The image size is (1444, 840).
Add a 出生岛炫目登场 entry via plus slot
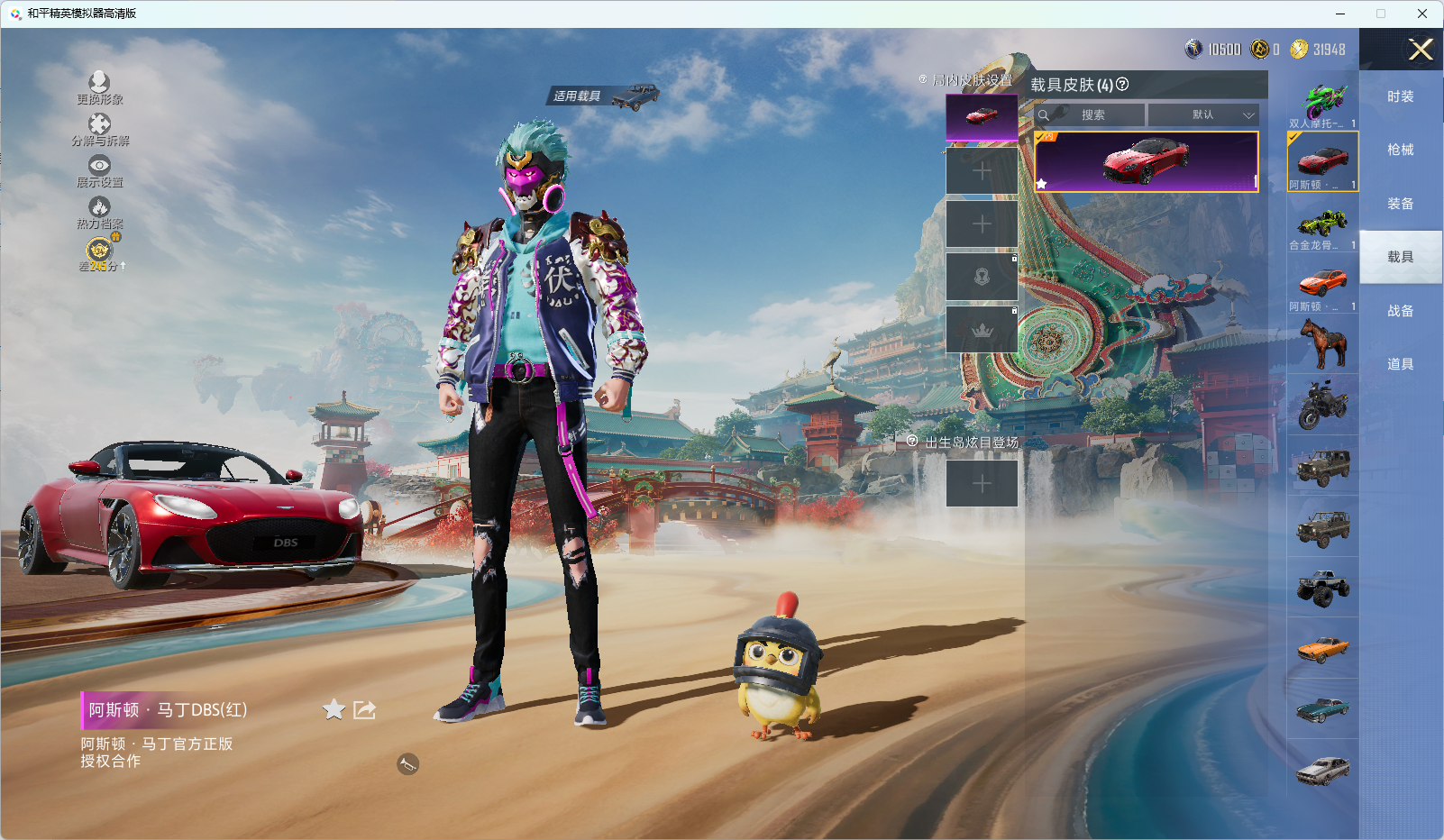tap(982, 484)
